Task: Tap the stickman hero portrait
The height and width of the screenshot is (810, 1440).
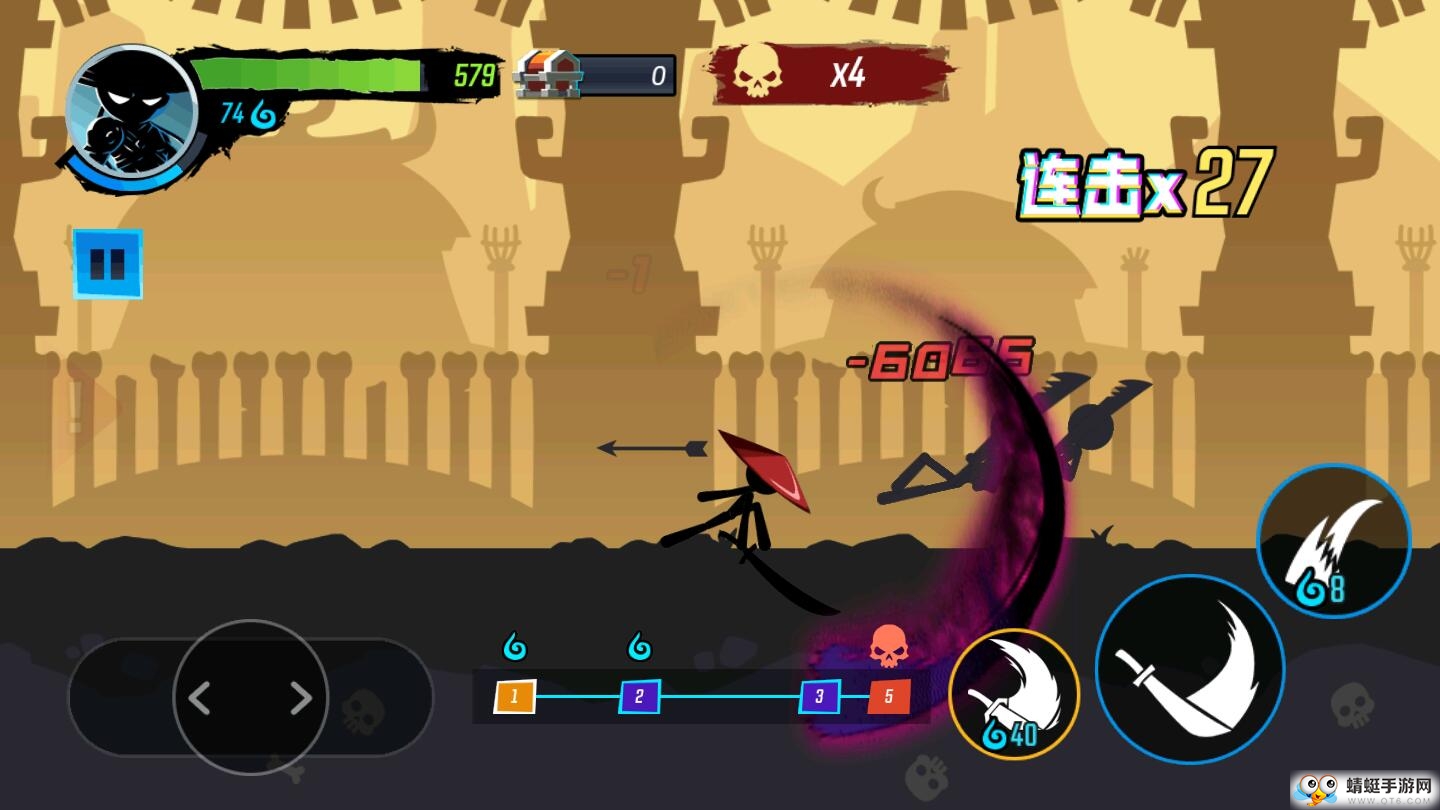Action: (131, 110)
